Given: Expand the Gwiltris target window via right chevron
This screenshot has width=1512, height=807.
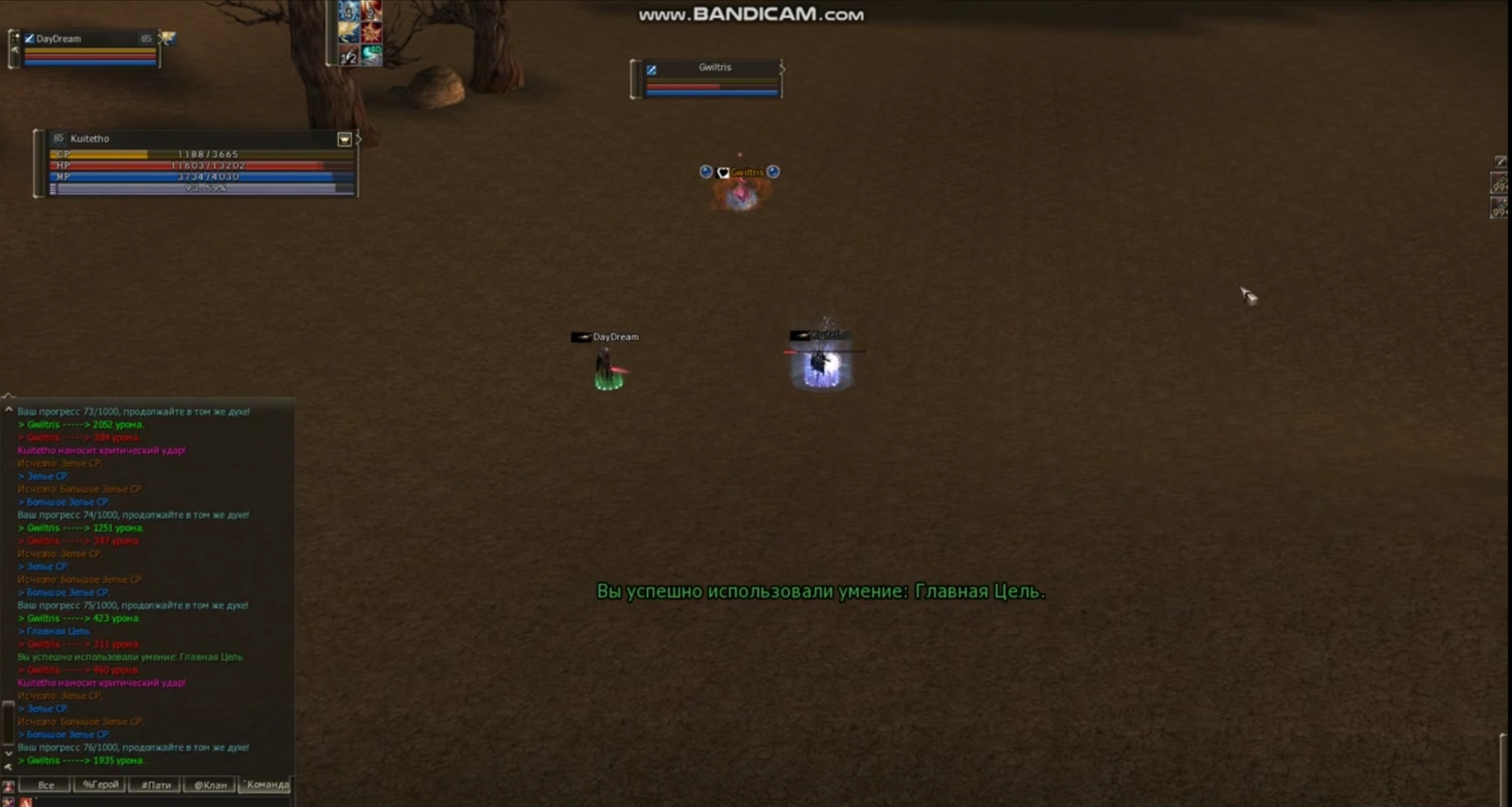Looking at the screenshot, I should tap(783, 68).
